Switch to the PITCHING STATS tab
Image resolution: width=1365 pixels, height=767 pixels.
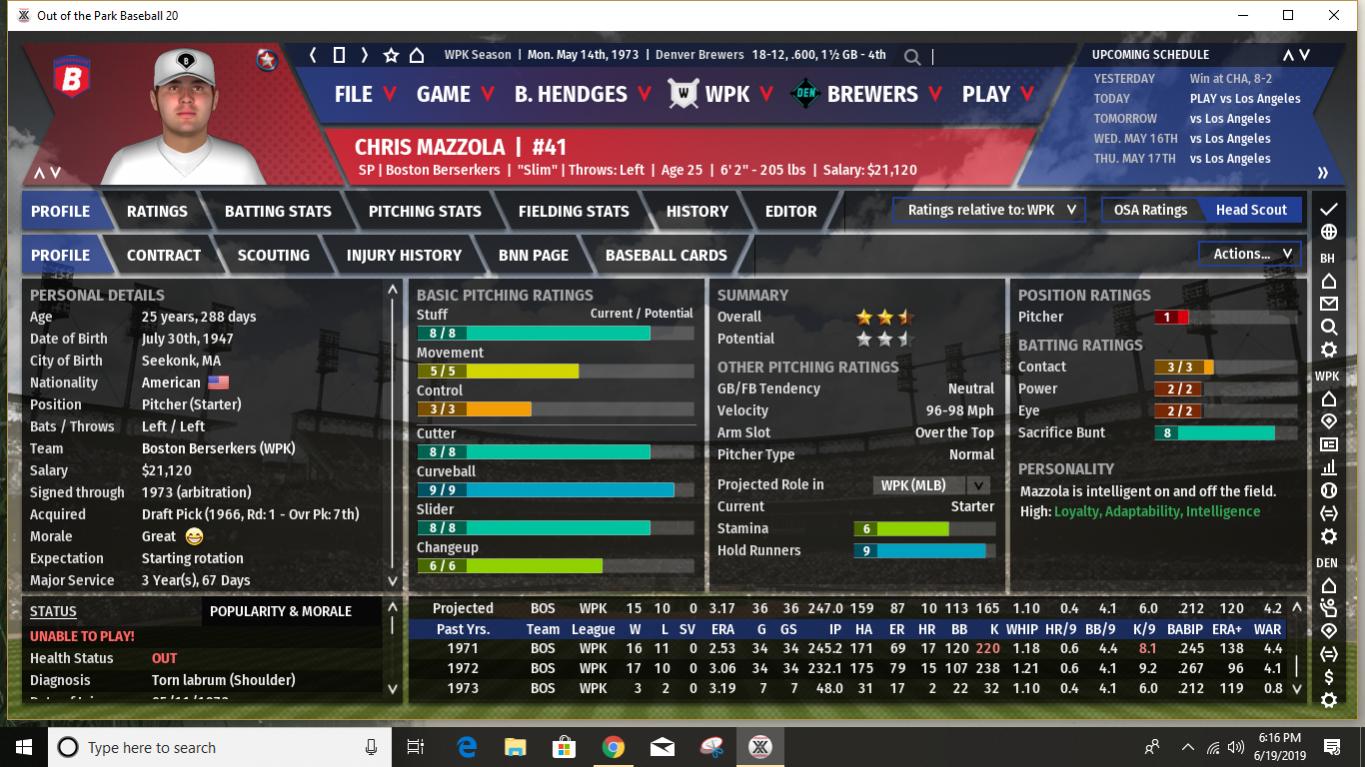pos(424,211)
